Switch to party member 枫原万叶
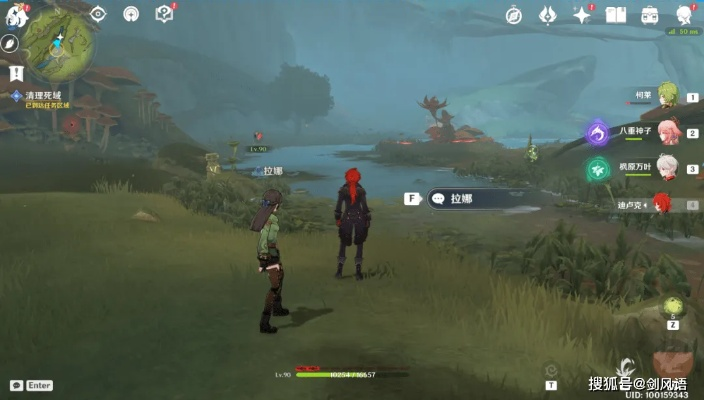 point(667,166)
